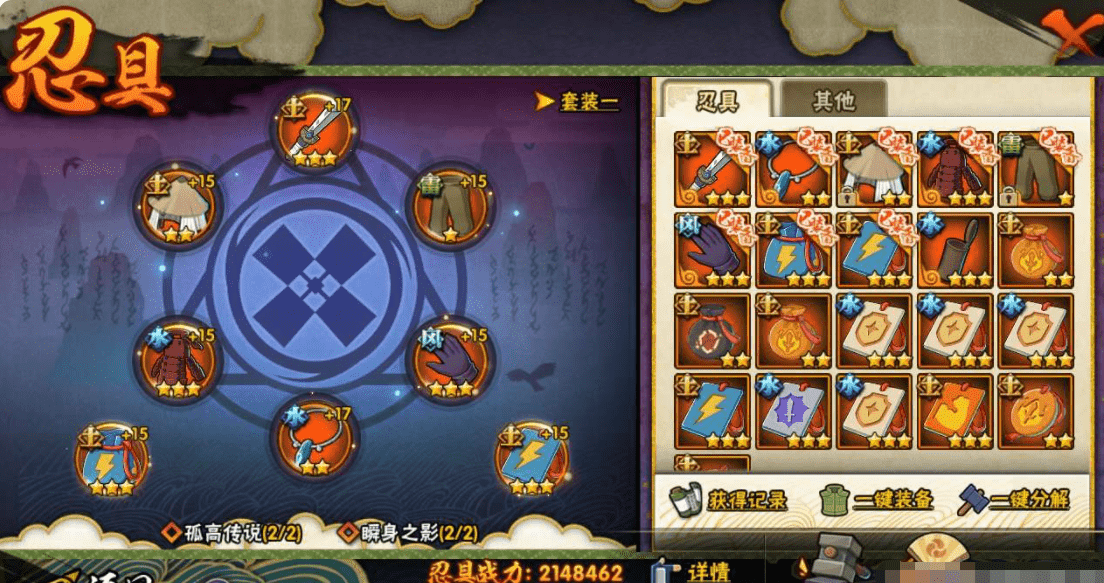Select the equipped +17 necklace slot
The image size is (1104, 583).
(316, 439)
